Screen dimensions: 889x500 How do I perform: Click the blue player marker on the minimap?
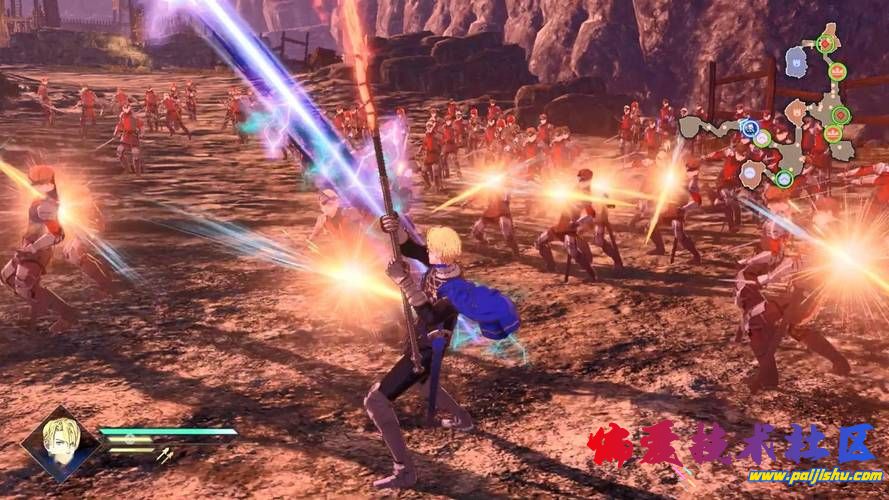pyautogui.click(x=749, y=127)
